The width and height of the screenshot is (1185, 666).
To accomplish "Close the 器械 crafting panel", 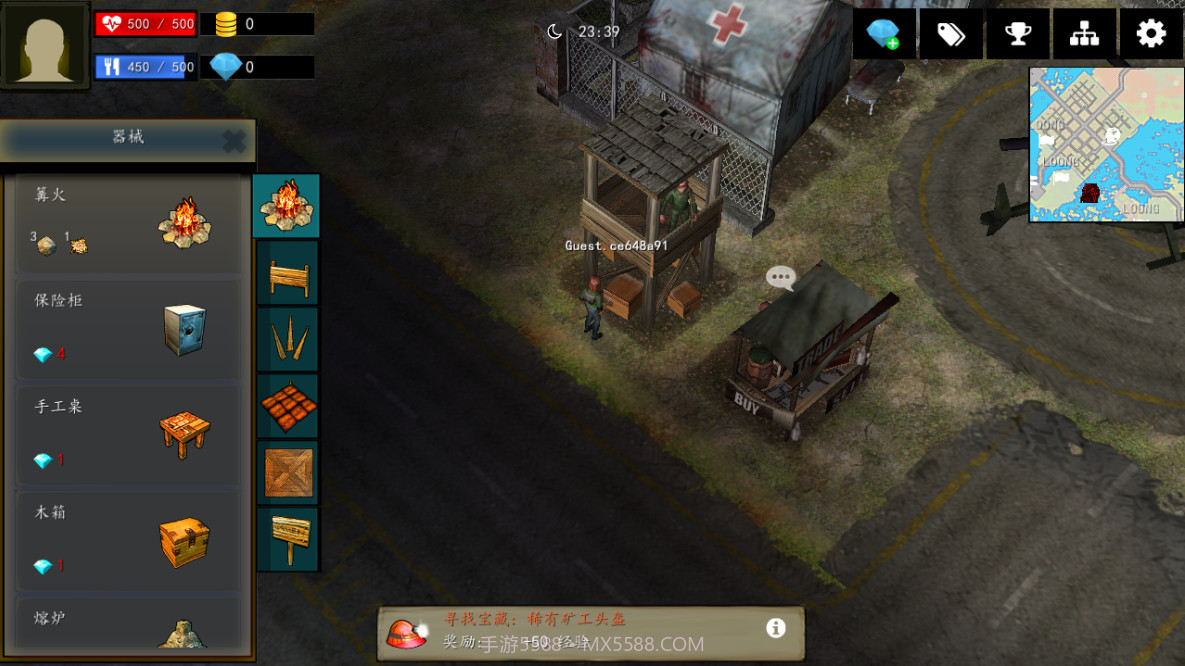I will (x=234, y=141).
